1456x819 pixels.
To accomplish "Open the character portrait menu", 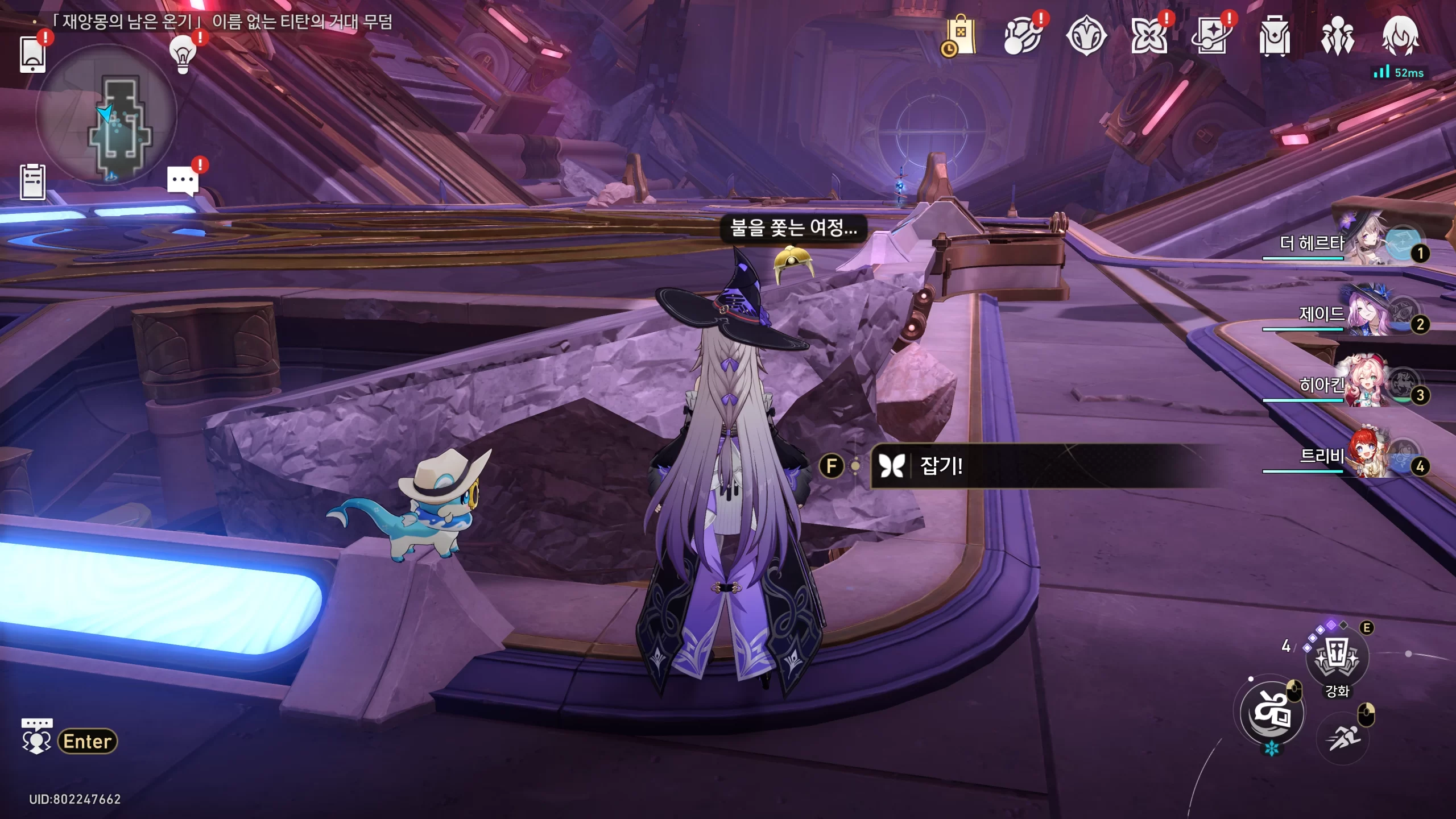I will click(x=1400, y=36).
